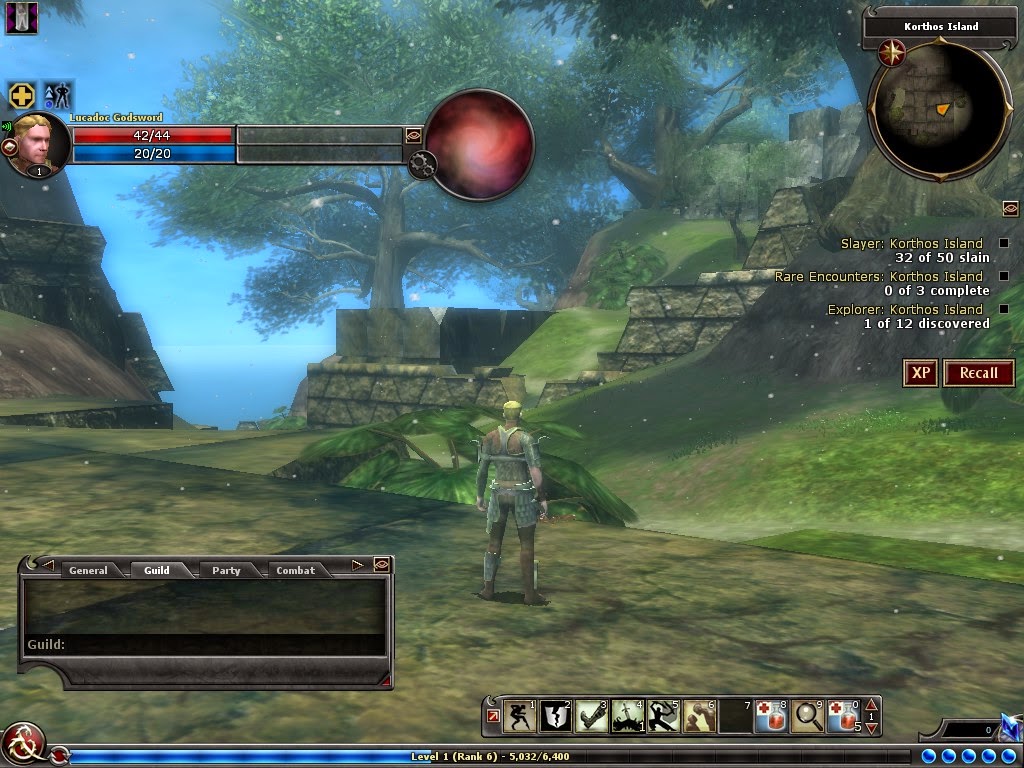Click the Korthos Island minimap
This screenshot has height=768, width=1024.
coord(926,105)
